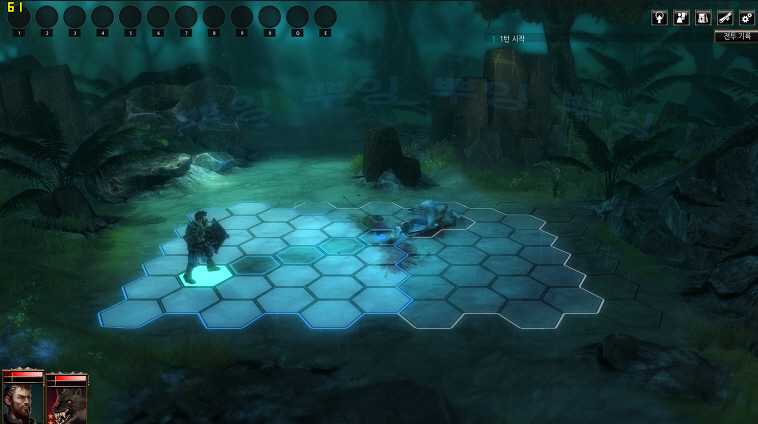Select the skill slot labeled Q
This screenshot has height=424, width=758.
coord(297,17)
